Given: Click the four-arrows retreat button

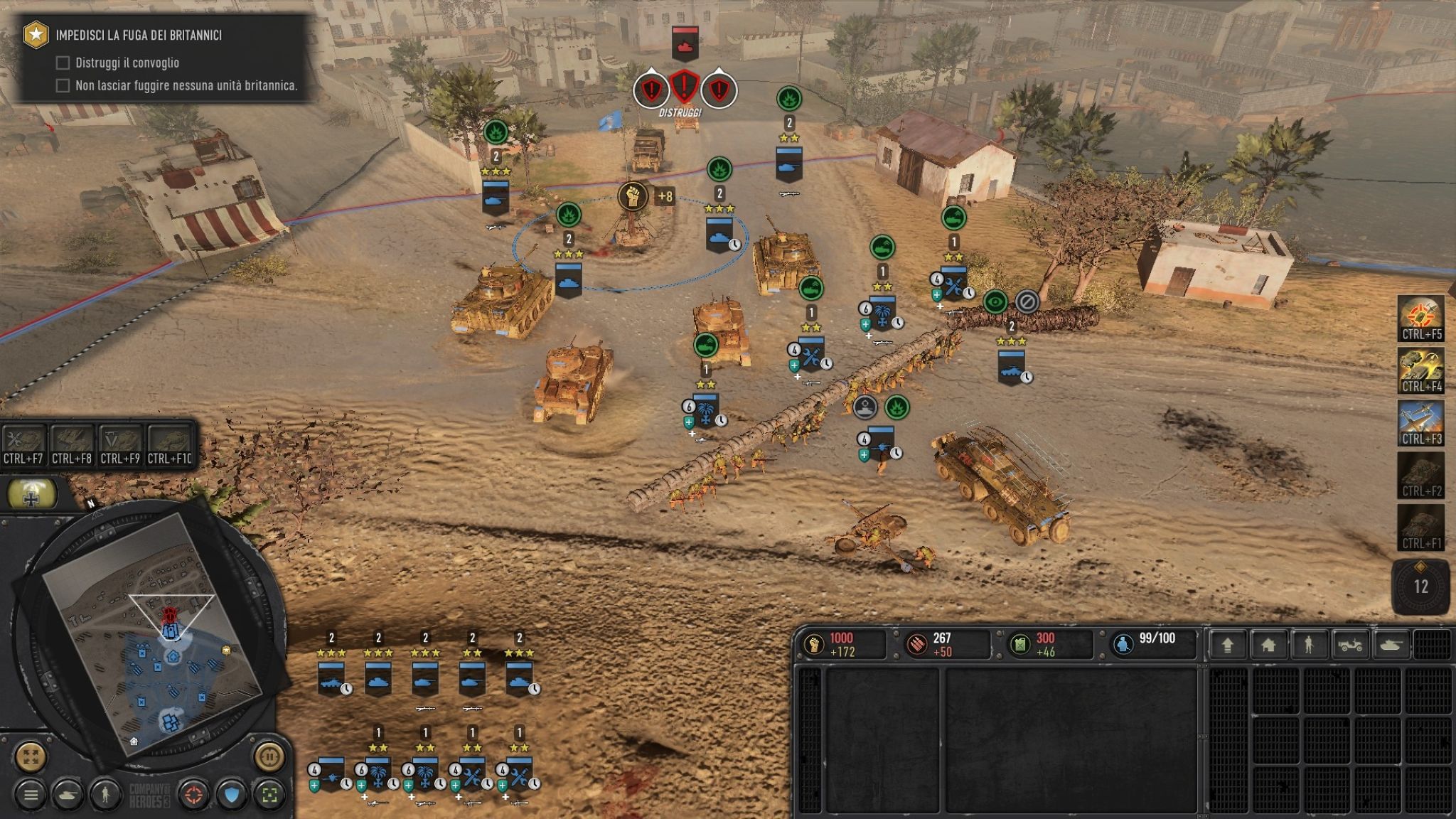Looking at the screenshot, I should (31, 756).
